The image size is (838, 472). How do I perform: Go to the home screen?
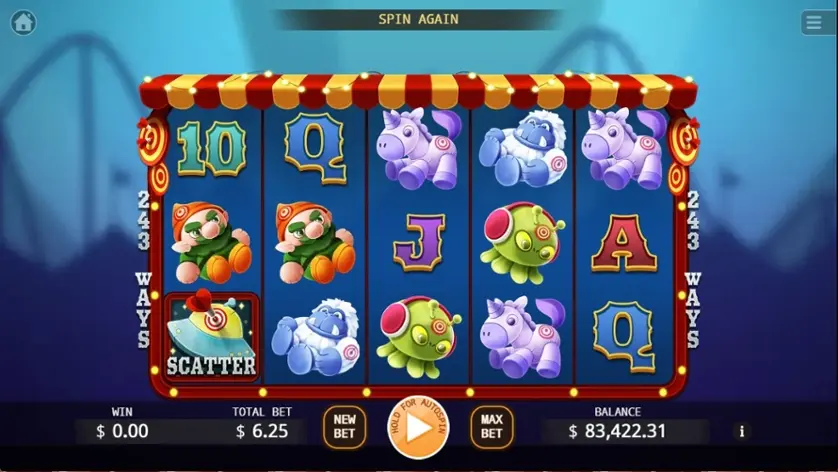(x=23, y=22)
